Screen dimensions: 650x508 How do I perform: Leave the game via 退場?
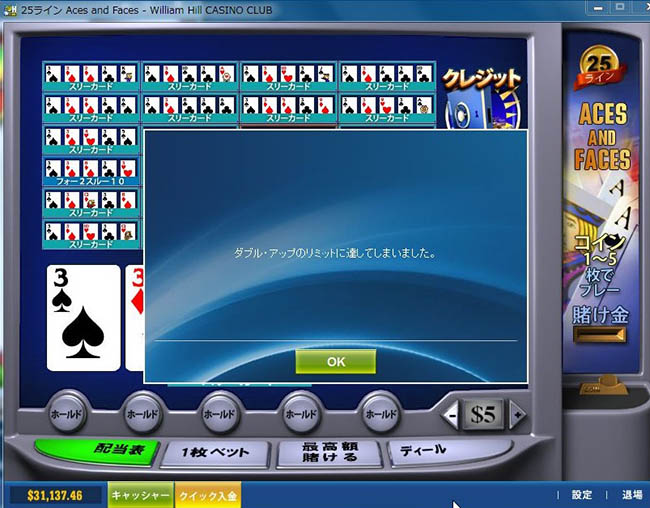[x=632, y=495]
